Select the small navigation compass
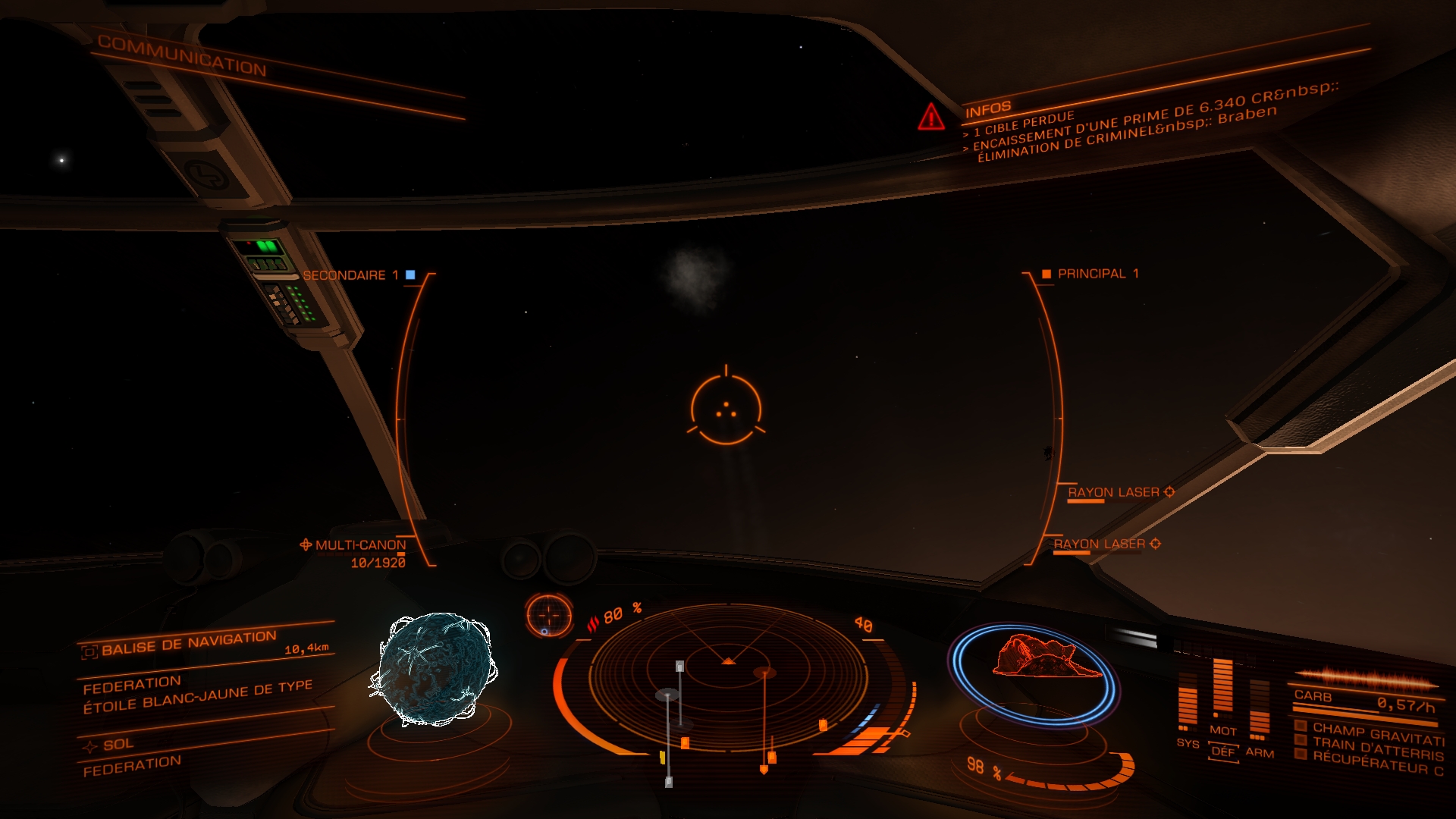 click(549, 613)
